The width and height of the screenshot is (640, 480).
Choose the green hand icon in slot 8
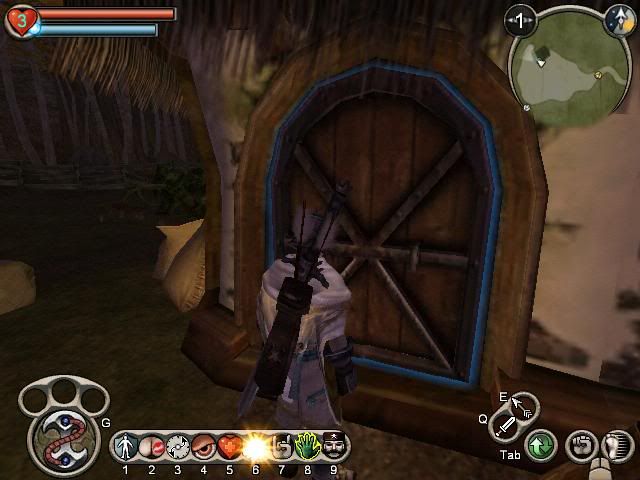307,445
